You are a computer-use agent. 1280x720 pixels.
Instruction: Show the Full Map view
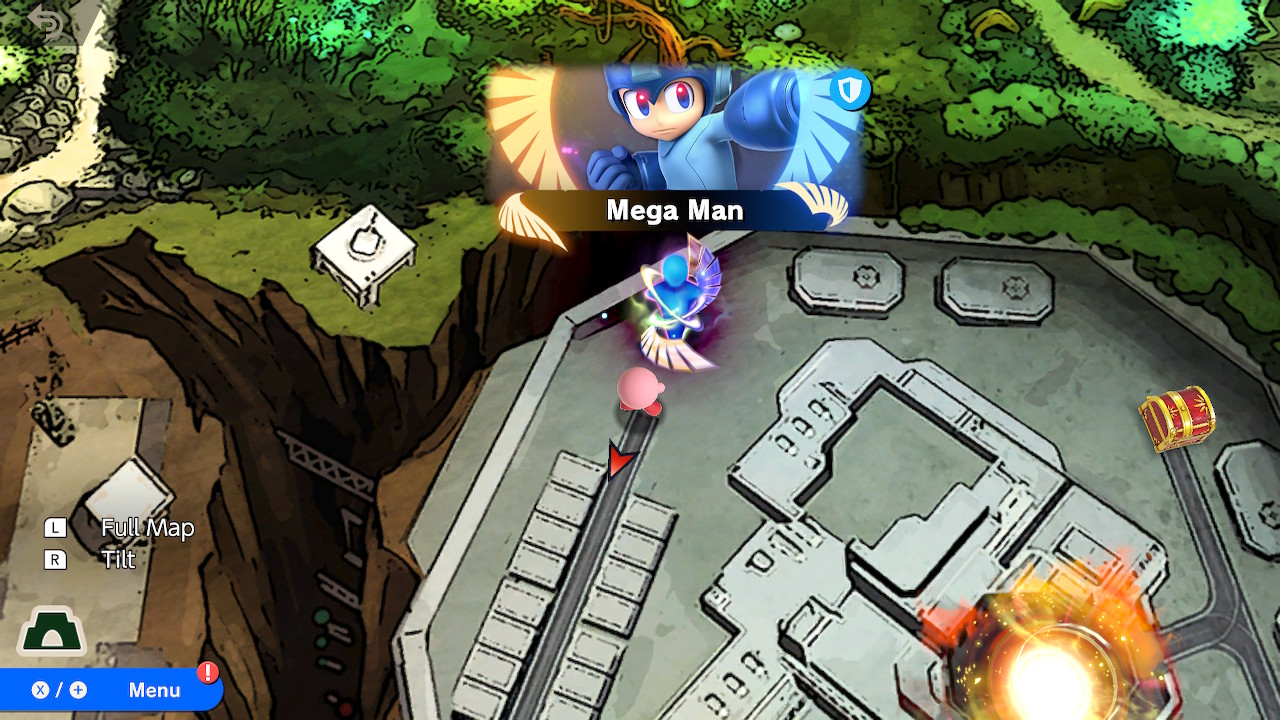point(146,528)
